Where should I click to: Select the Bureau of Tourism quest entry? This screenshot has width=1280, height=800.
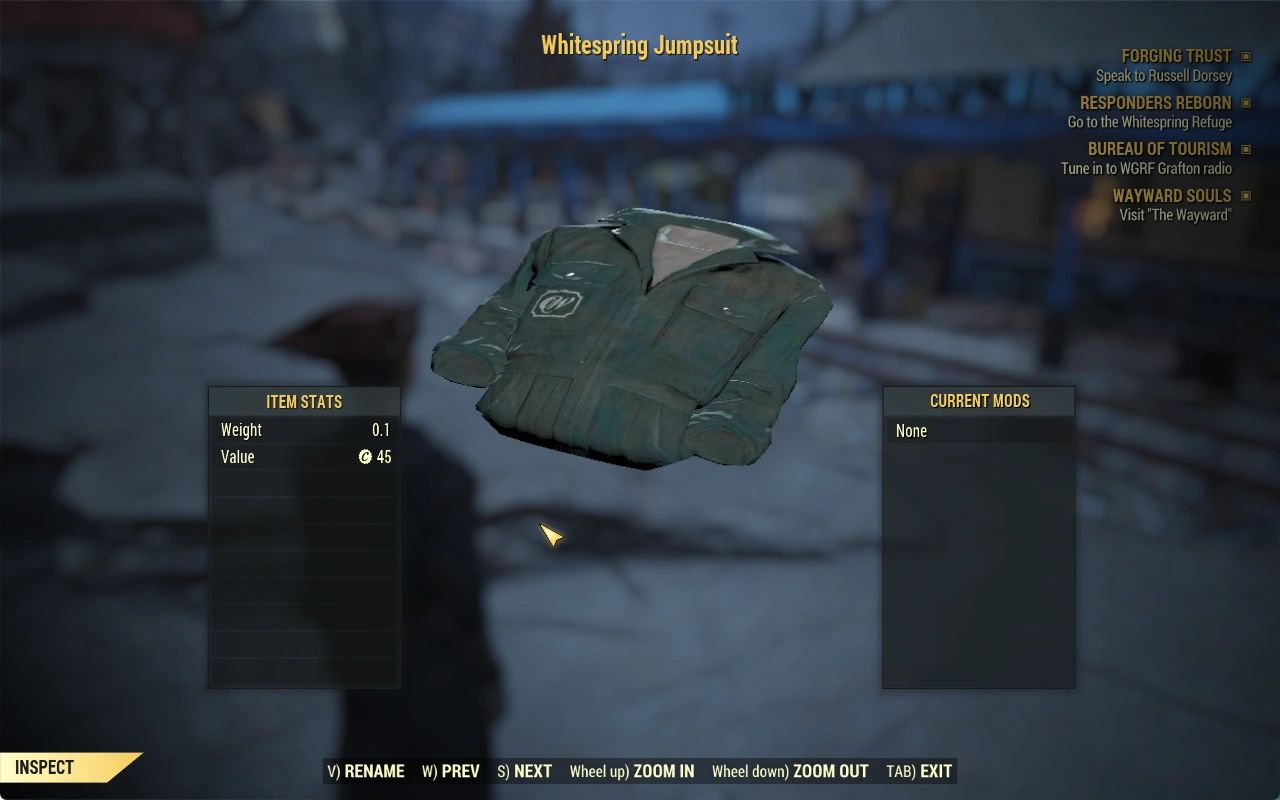click(x=1159, y=149)
